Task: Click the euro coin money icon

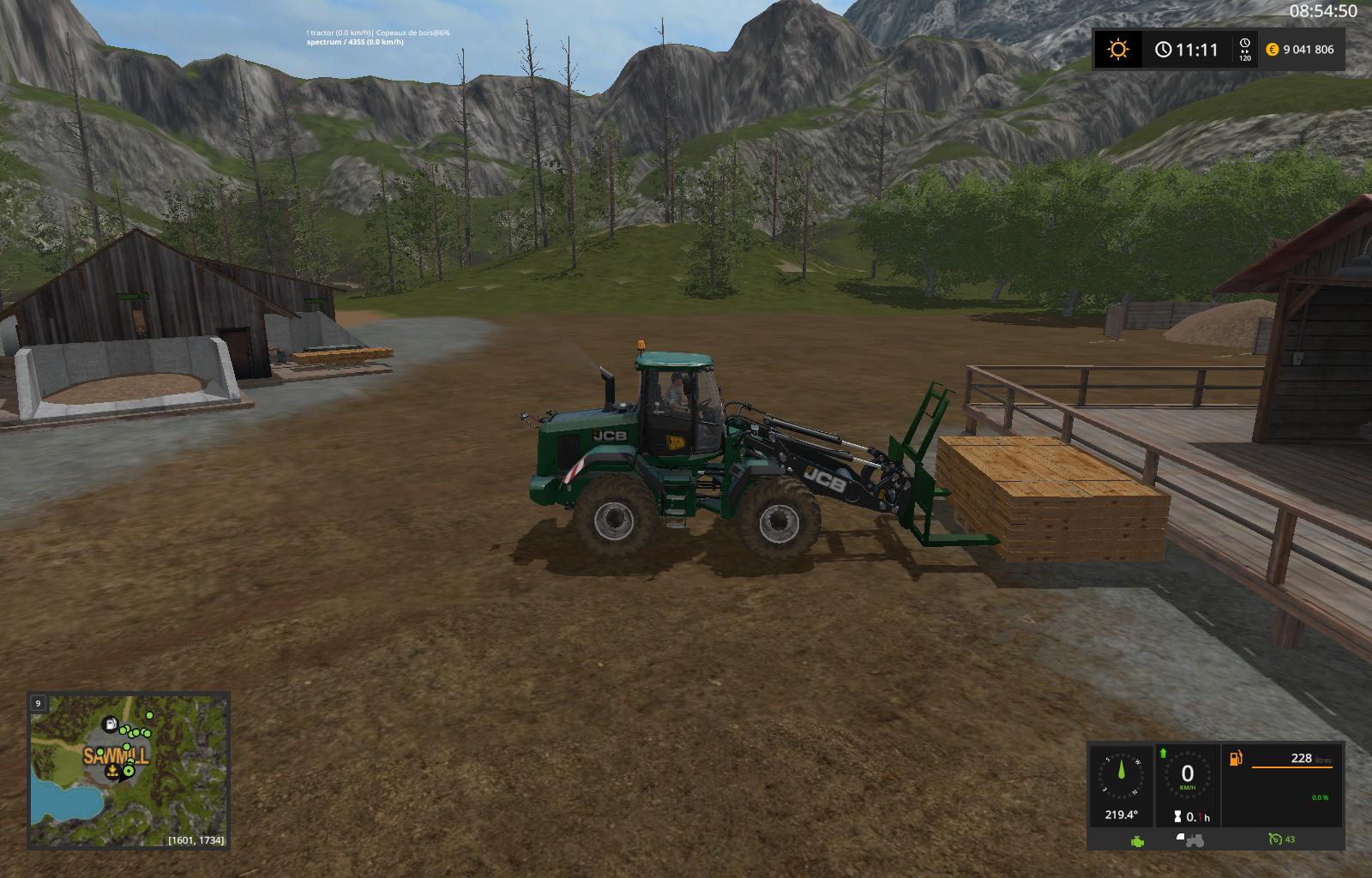Action: click(x=1271, y=50)
